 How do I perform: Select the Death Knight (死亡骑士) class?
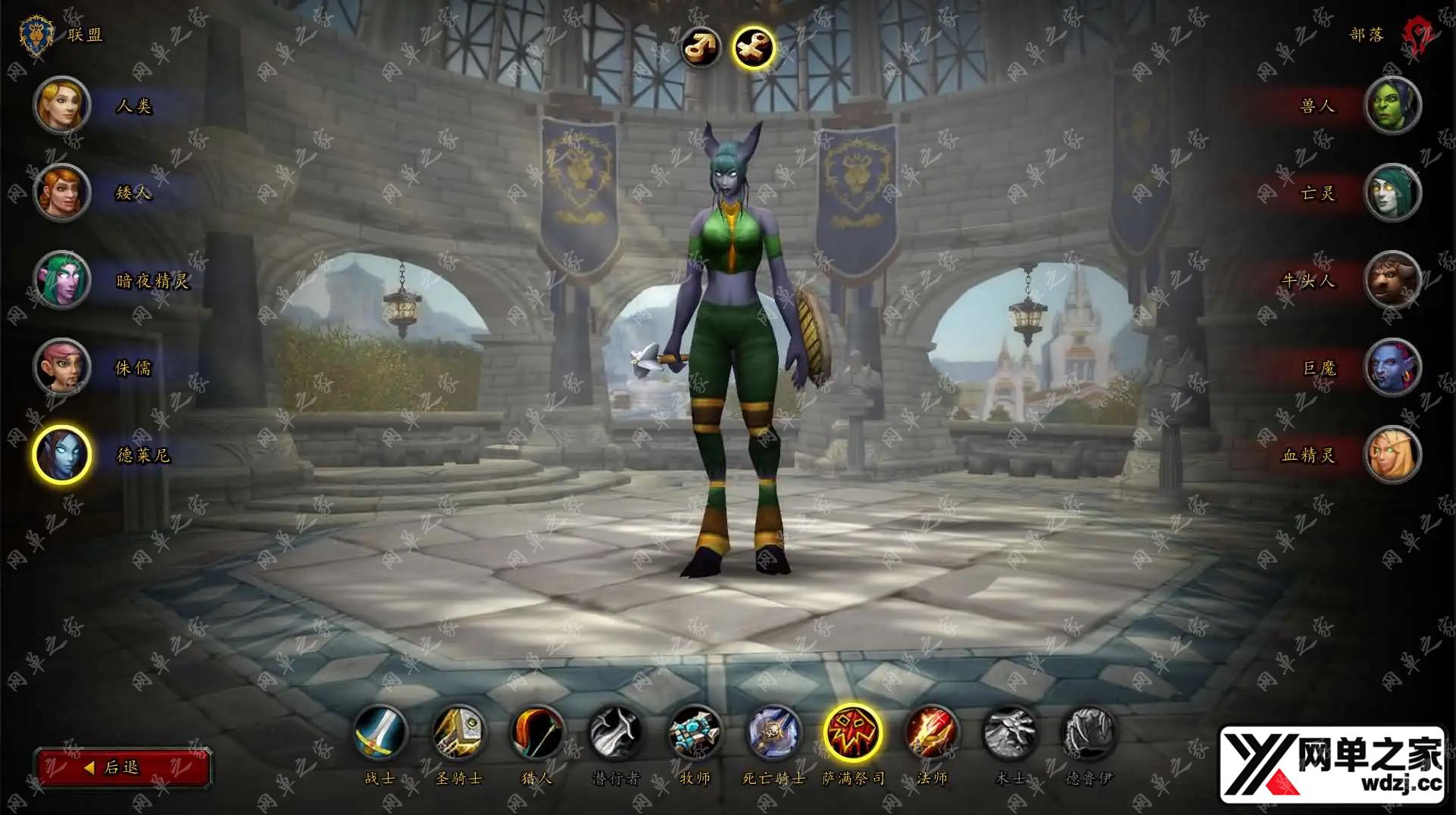(x=773, y=732)
